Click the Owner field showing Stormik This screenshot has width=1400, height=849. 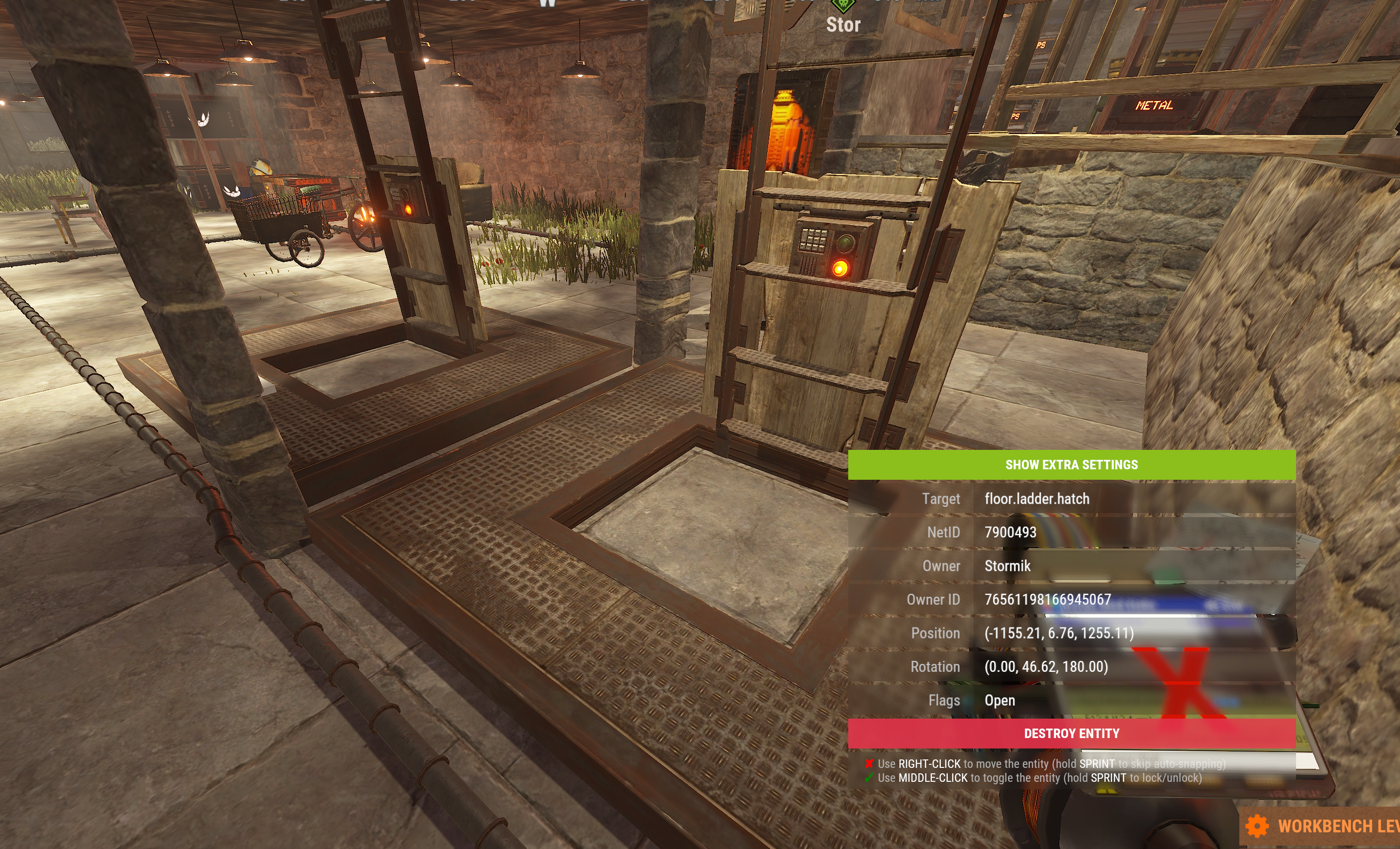(1007, 566)
